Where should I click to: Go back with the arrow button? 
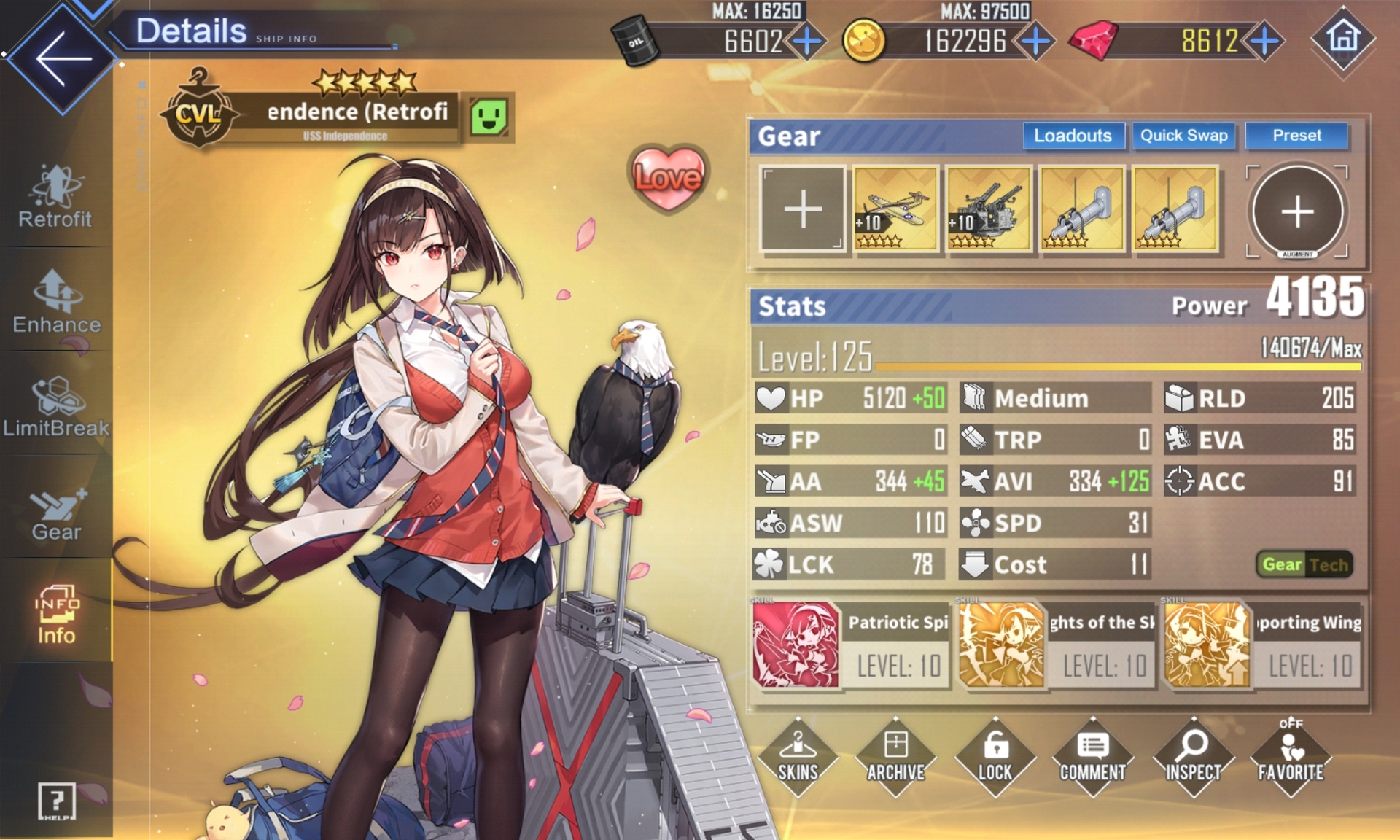pyautogui.click(x=63, y=58)
